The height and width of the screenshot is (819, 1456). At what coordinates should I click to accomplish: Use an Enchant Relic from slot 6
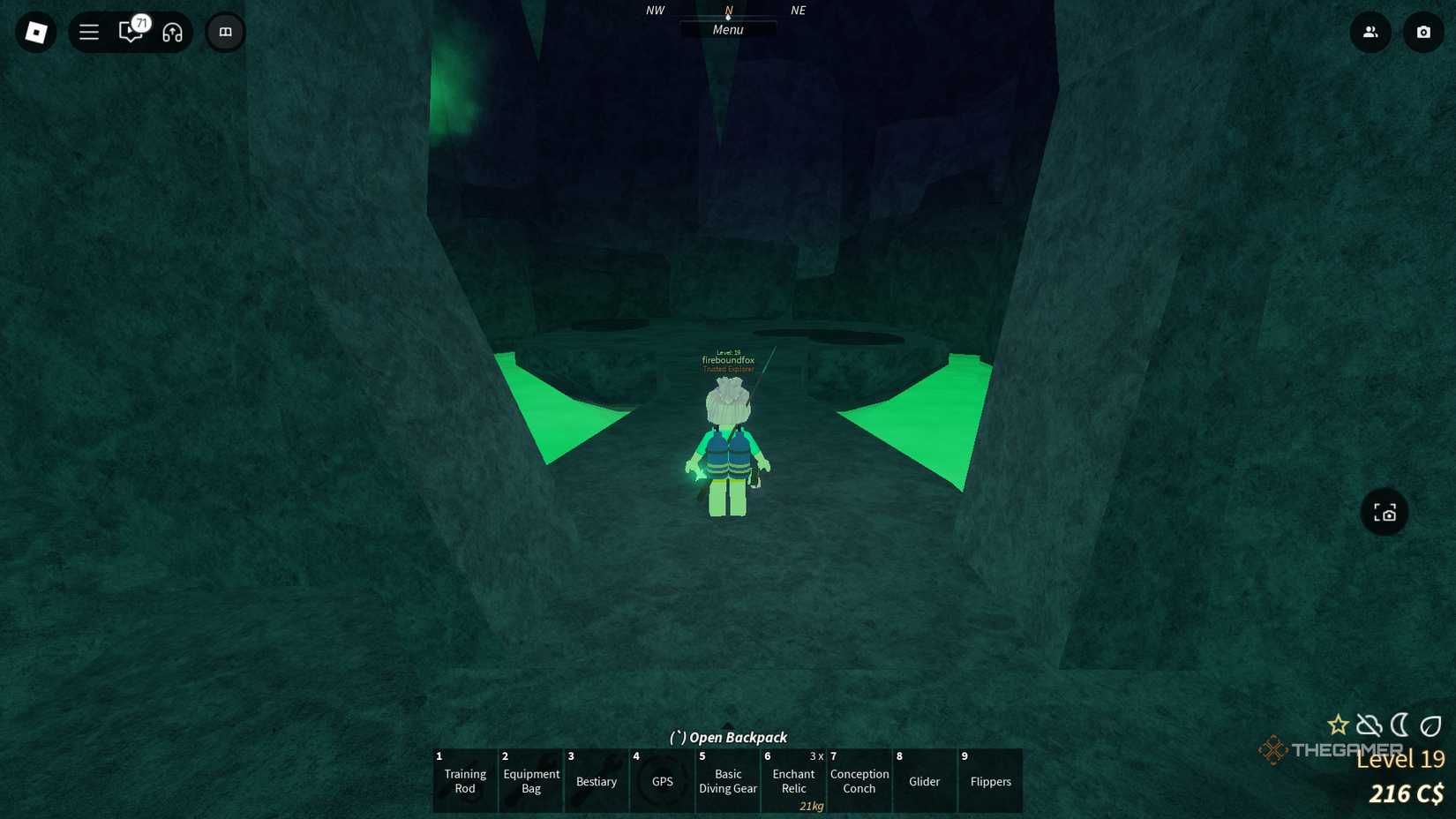pyautogui.click(x=792, y=781)
